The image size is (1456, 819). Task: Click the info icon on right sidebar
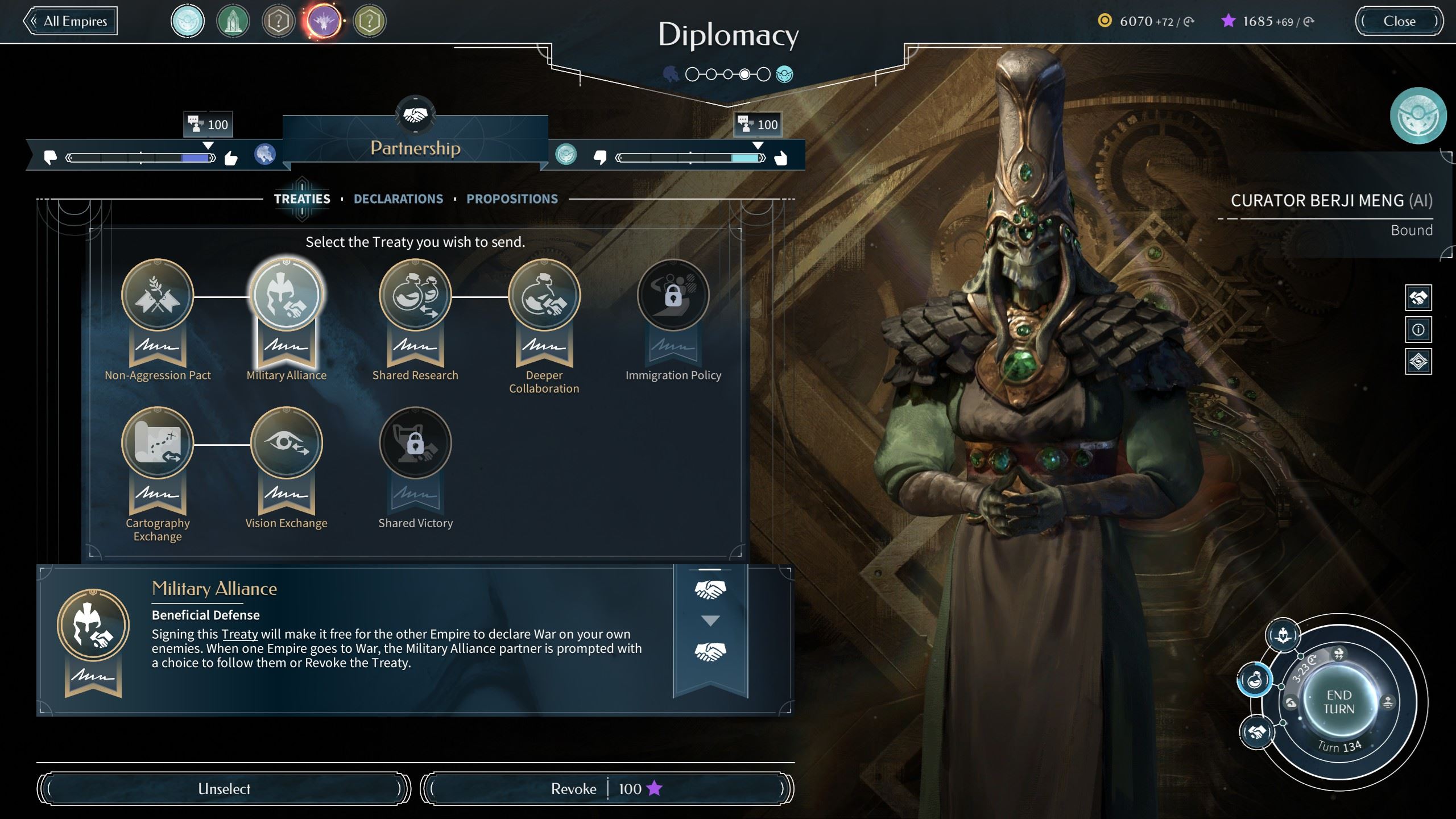(x=1418, y=330)
